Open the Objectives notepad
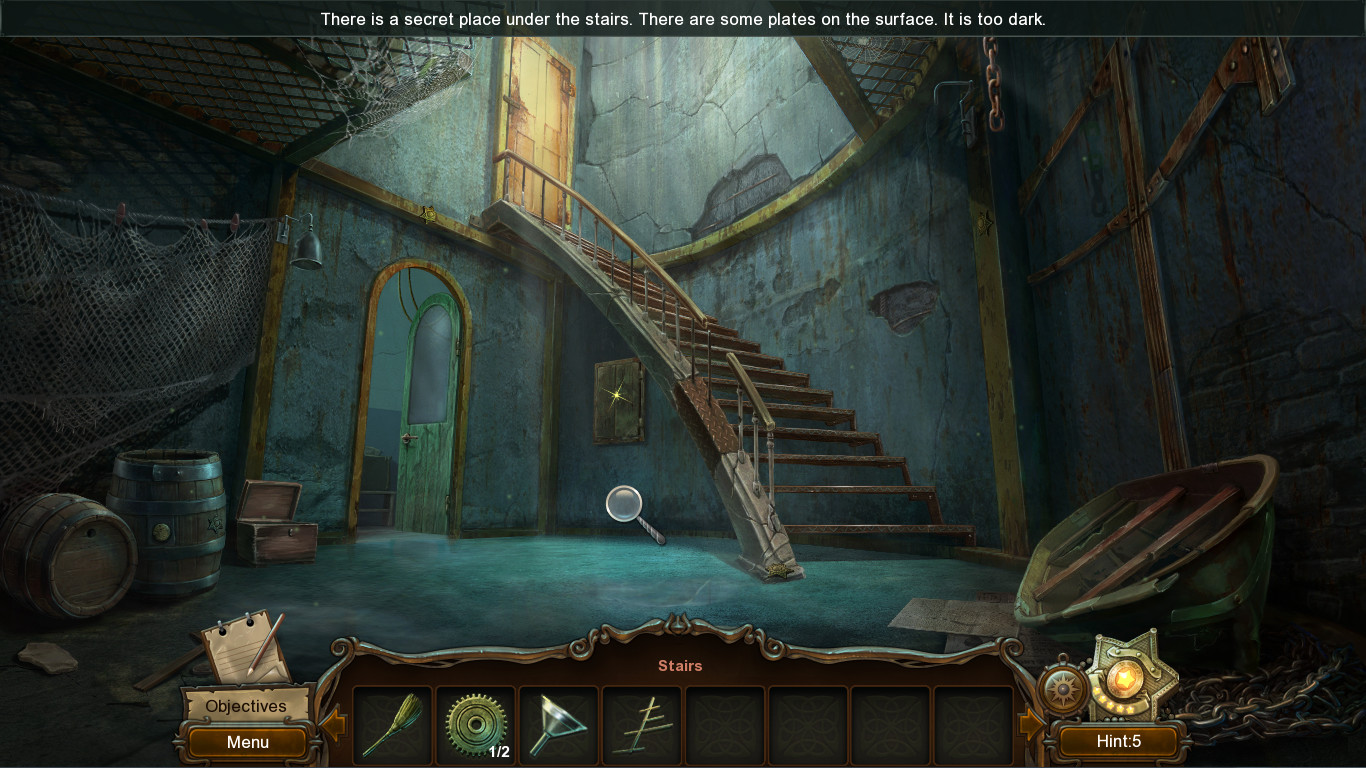1366x768 pixels. (x=244, y=706)
